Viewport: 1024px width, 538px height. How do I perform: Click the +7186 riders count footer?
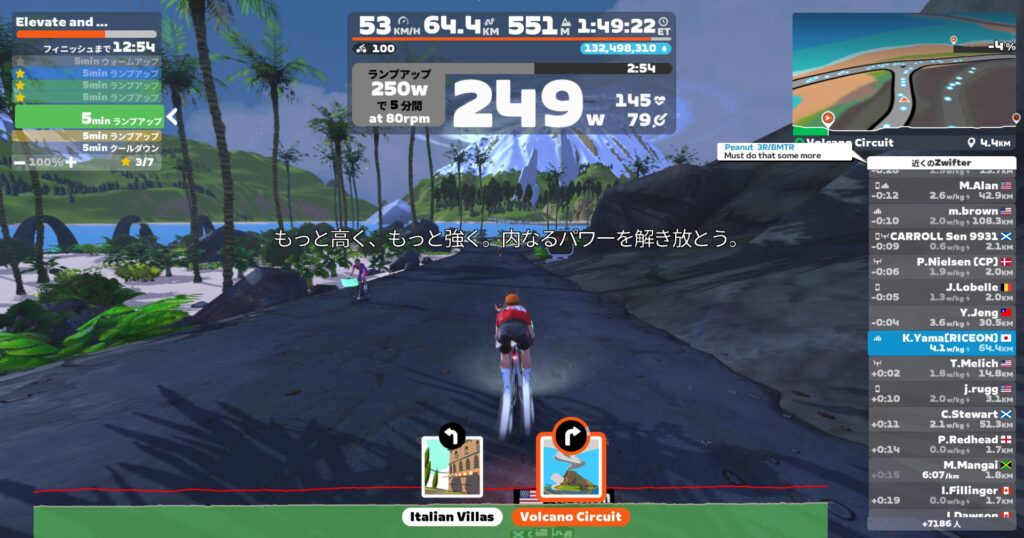(941, 523)
